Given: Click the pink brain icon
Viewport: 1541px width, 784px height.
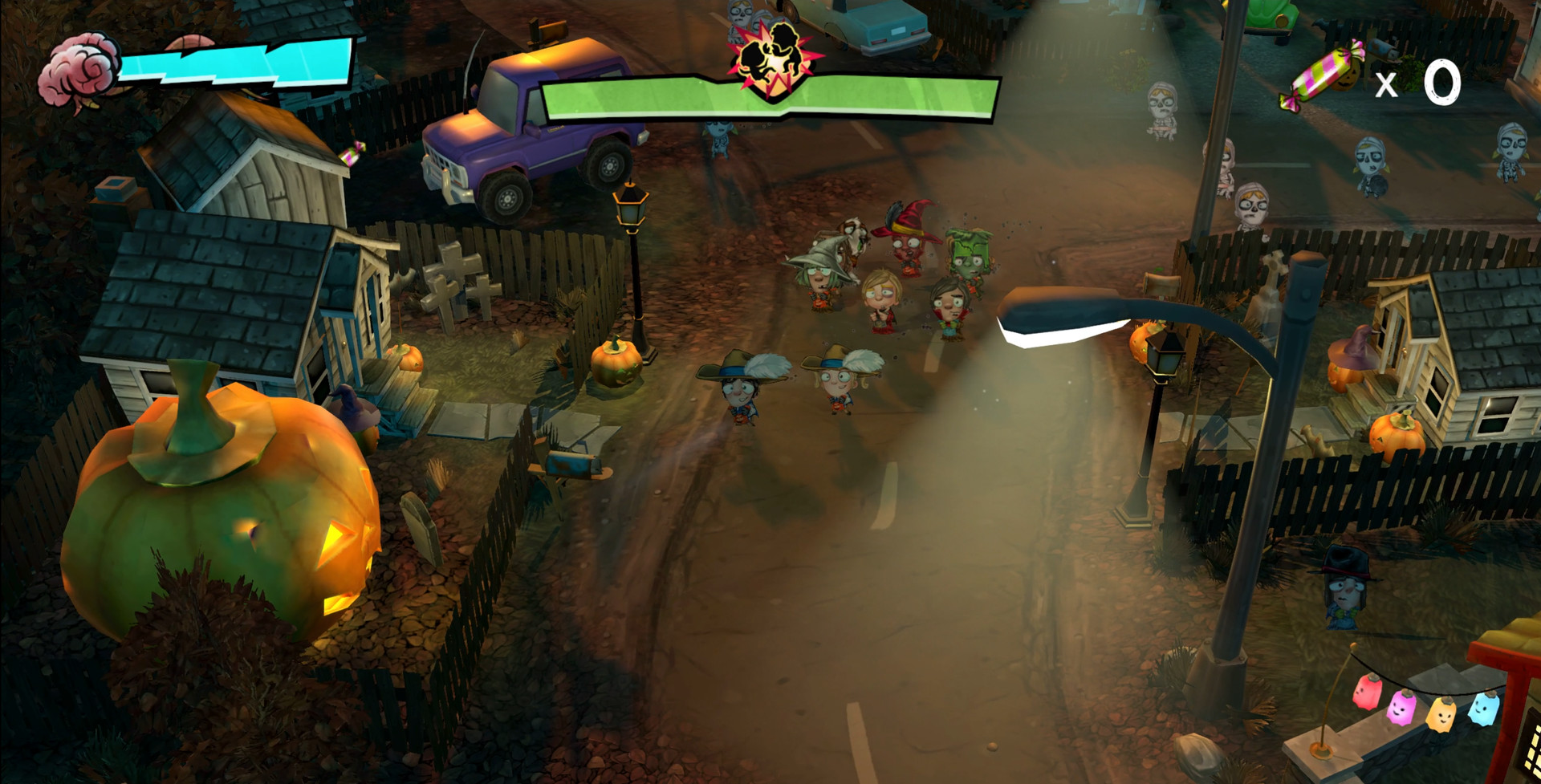Looking at the screenshot, I should pos(79,70).
